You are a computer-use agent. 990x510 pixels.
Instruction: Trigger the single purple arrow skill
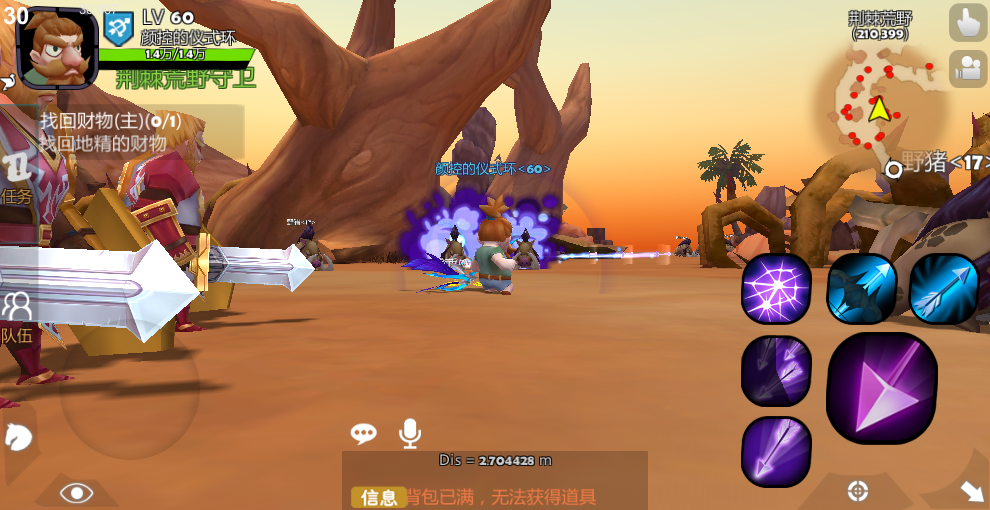(x=776, y=452)
